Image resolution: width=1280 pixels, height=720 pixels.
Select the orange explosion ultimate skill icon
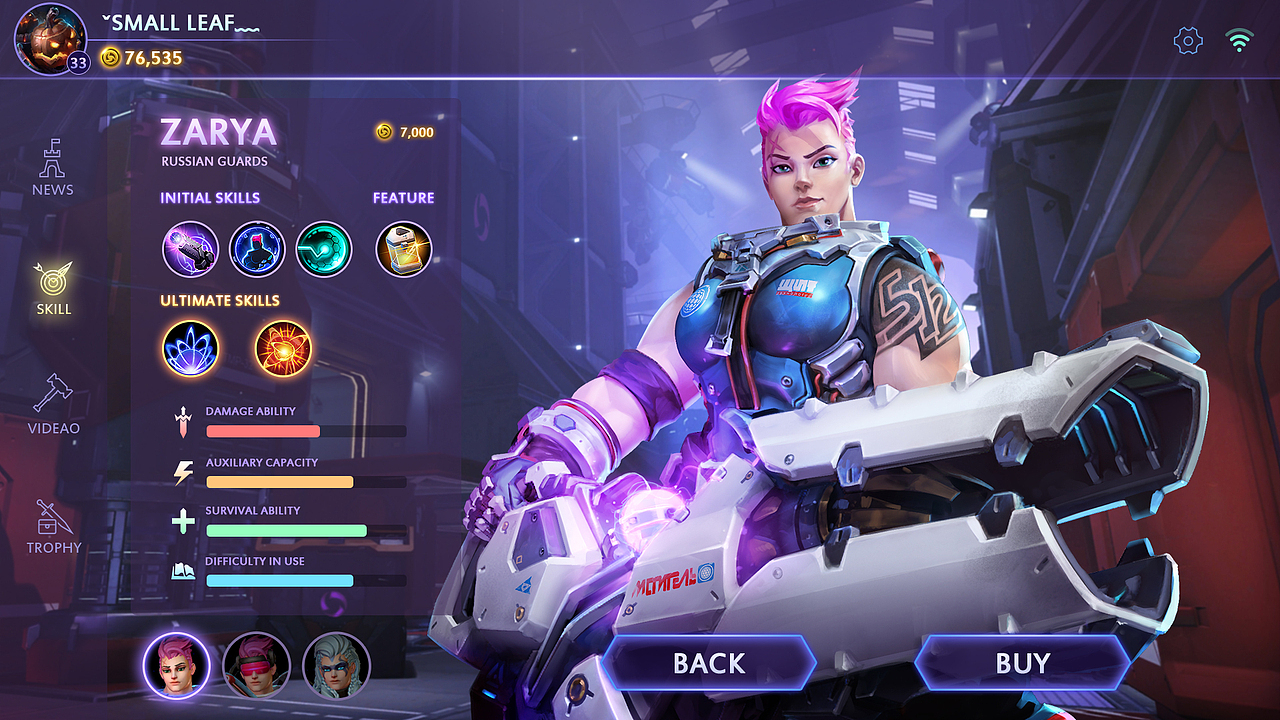(x=281, y=347)
